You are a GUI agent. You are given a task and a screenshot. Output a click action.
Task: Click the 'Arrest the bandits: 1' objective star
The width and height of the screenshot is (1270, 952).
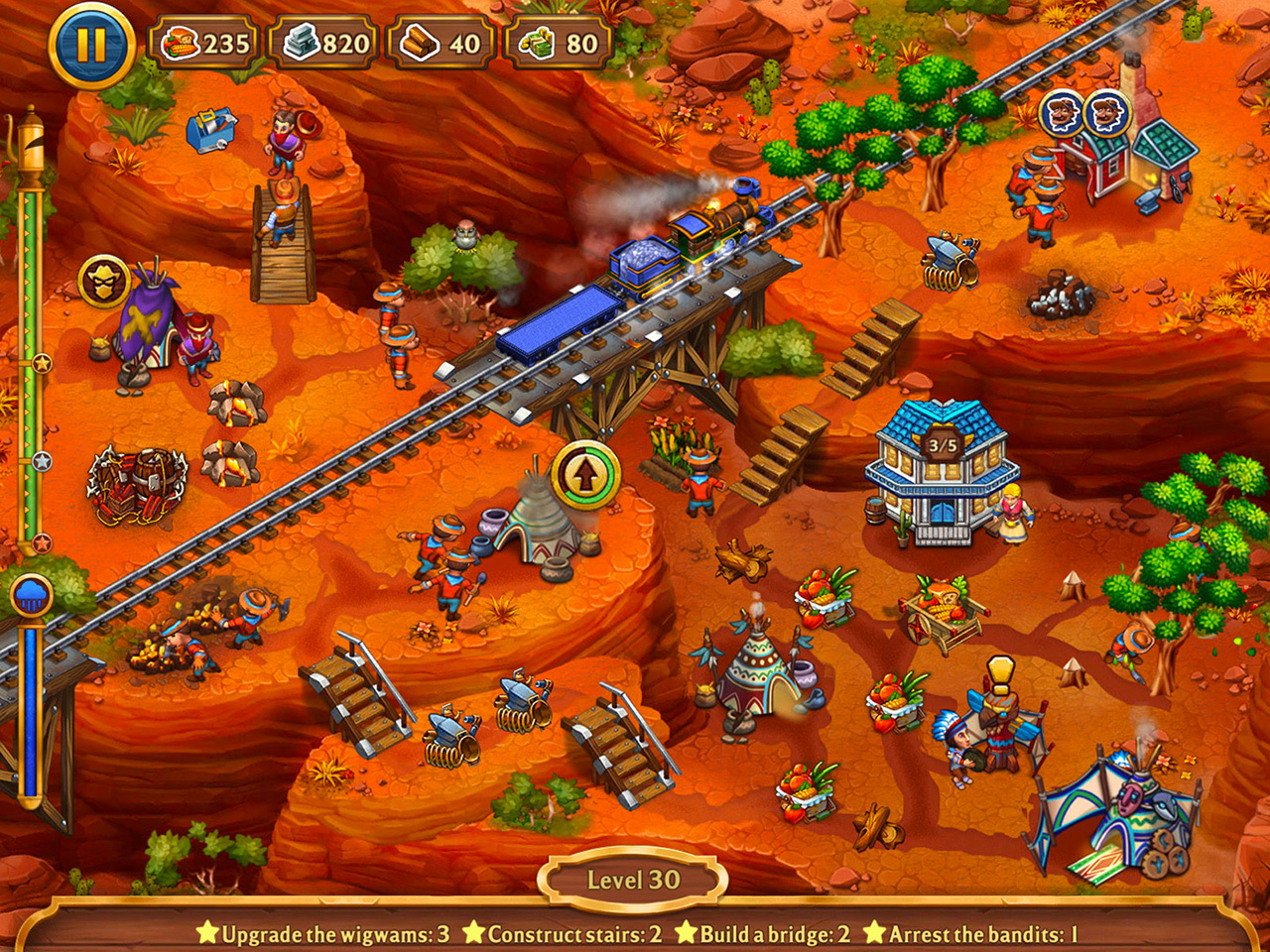pos(876,934)
